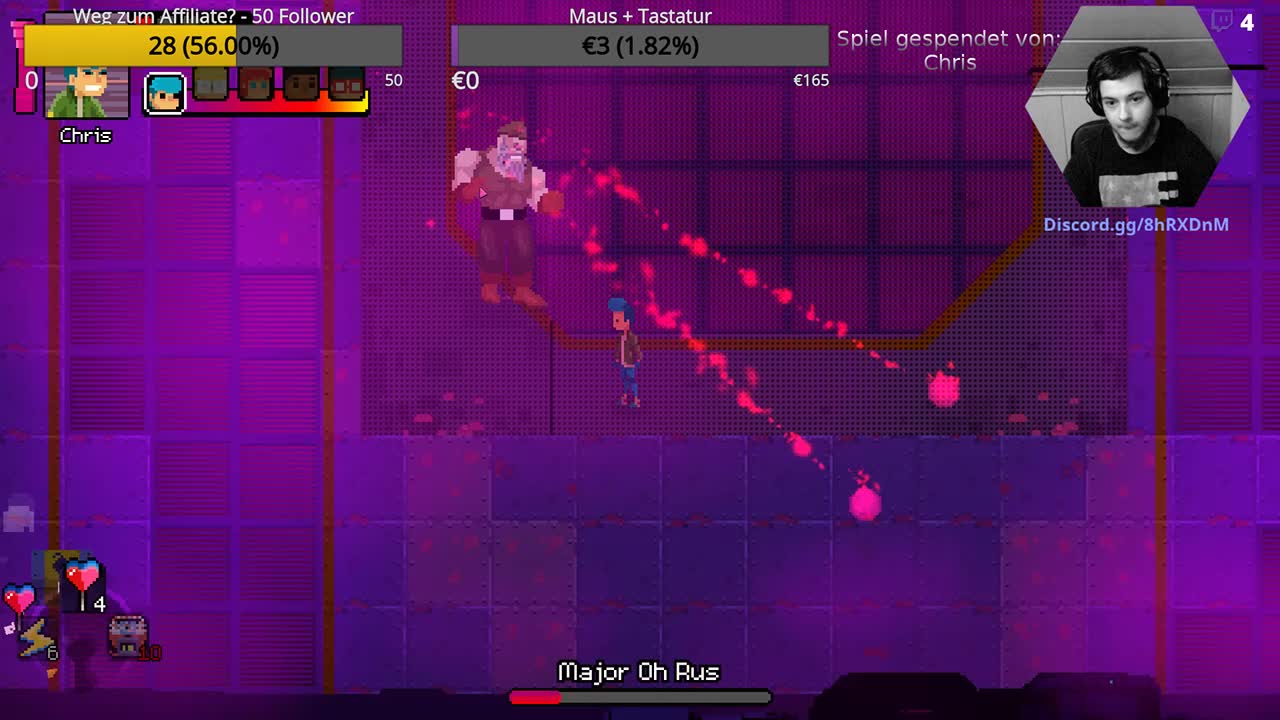Open the Discord.gg/8hRXDnM link

[1136, 225]
